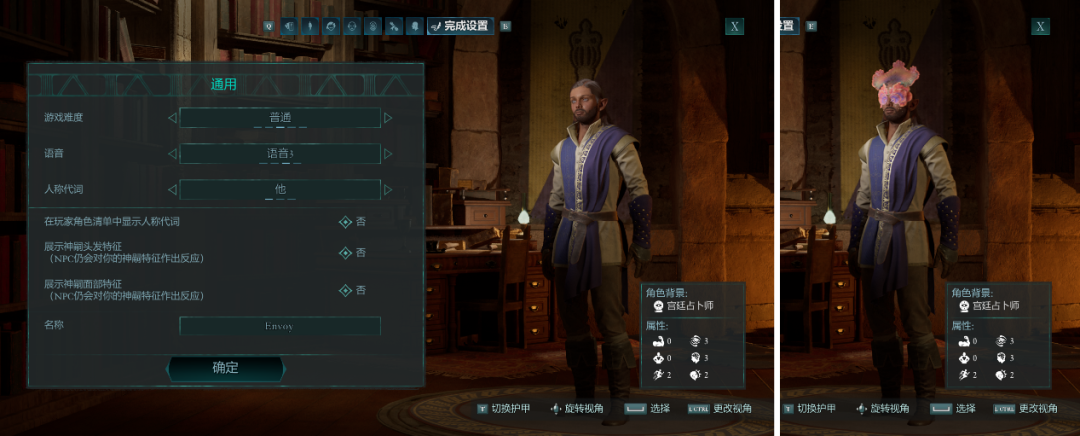Choose the next 语音 voice option
This screenshot has height=436, width=1080.
[x=389, y=154]
